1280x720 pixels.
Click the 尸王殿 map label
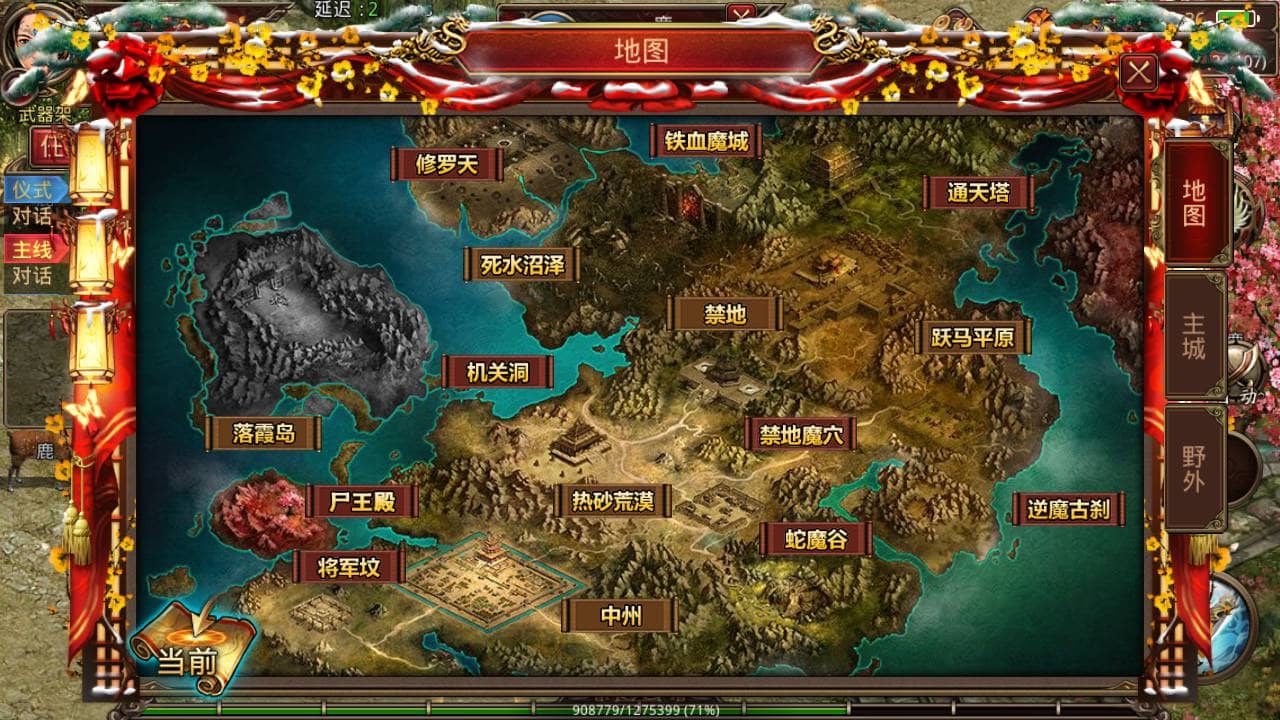pos(362,501)
